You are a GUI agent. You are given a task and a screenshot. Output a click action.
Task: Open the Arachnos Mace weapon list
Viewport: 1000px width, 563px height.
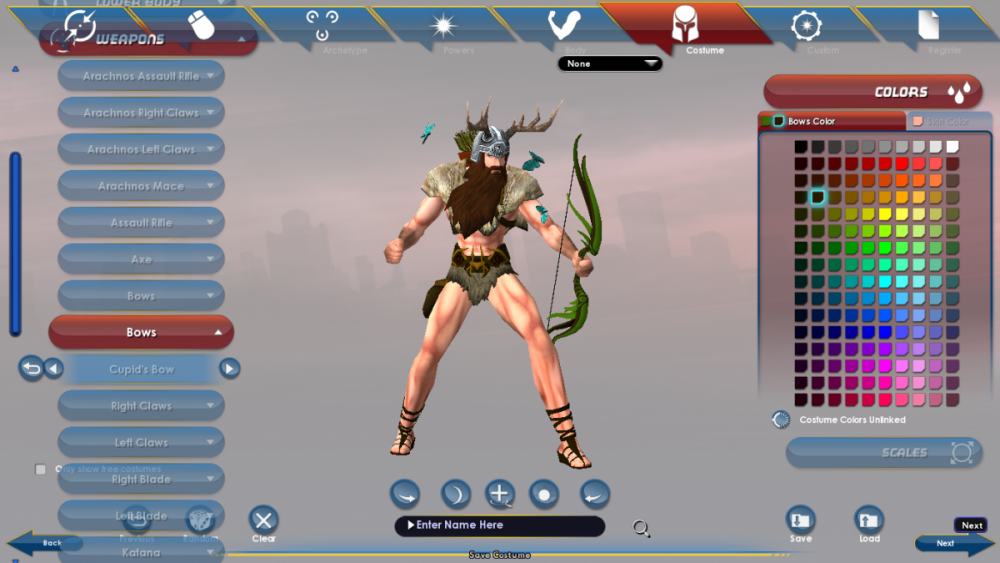tap(141, 186)
